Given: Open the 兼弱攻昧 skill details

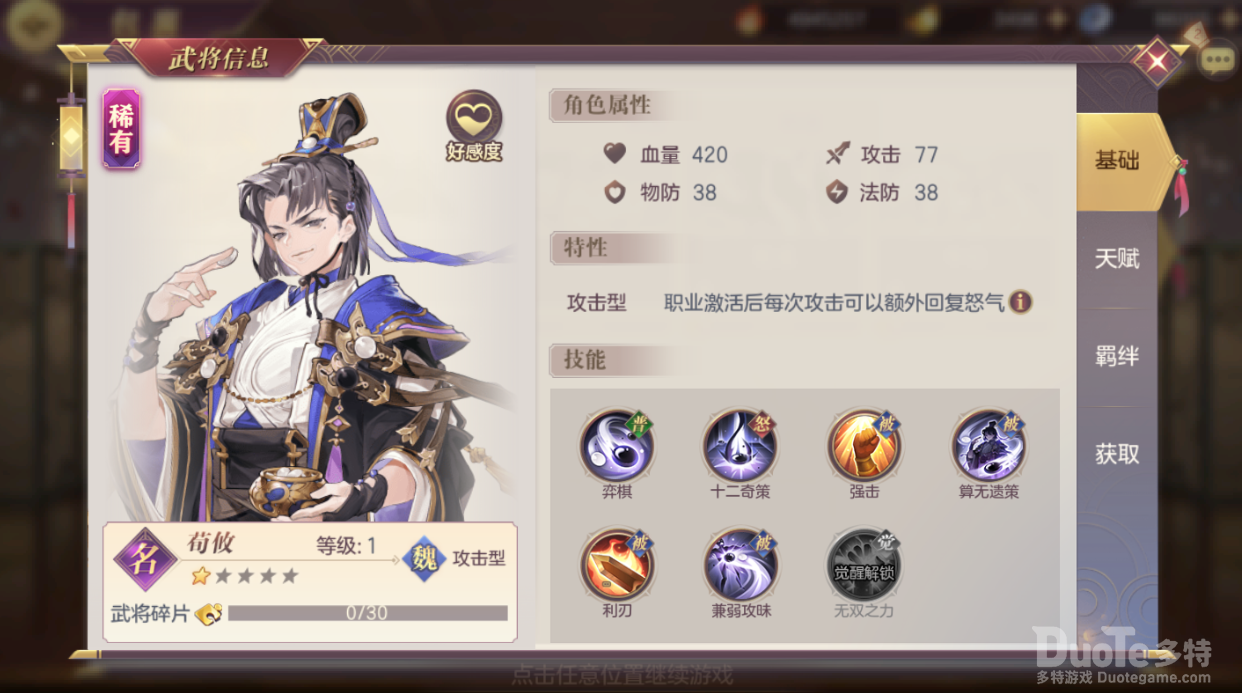Looking at the screenshot, I should (739, 565).
